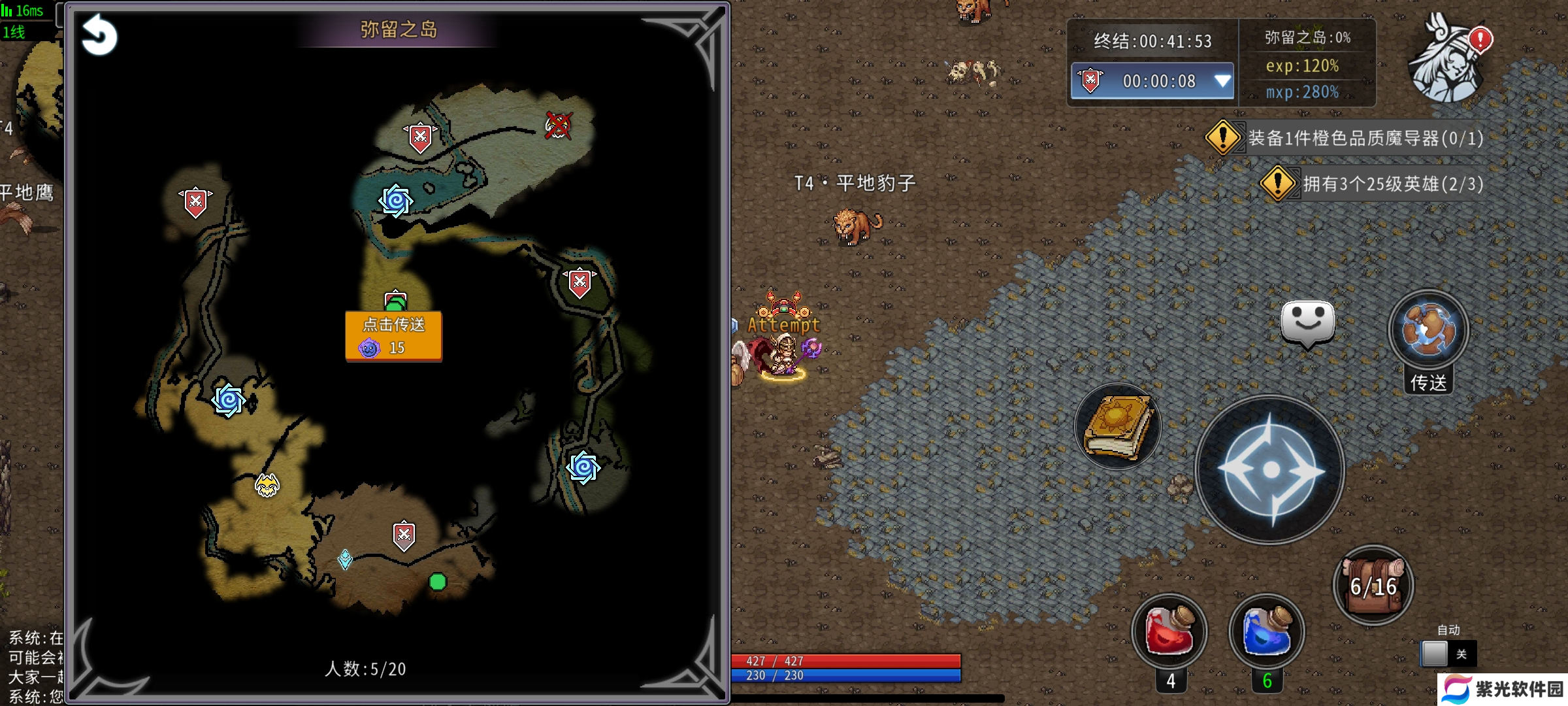This screenshot has width=1568, height=706.
Task: Click the orange 点击传送 teleport button
Action: pyautogui.click(x=393, y=335)
